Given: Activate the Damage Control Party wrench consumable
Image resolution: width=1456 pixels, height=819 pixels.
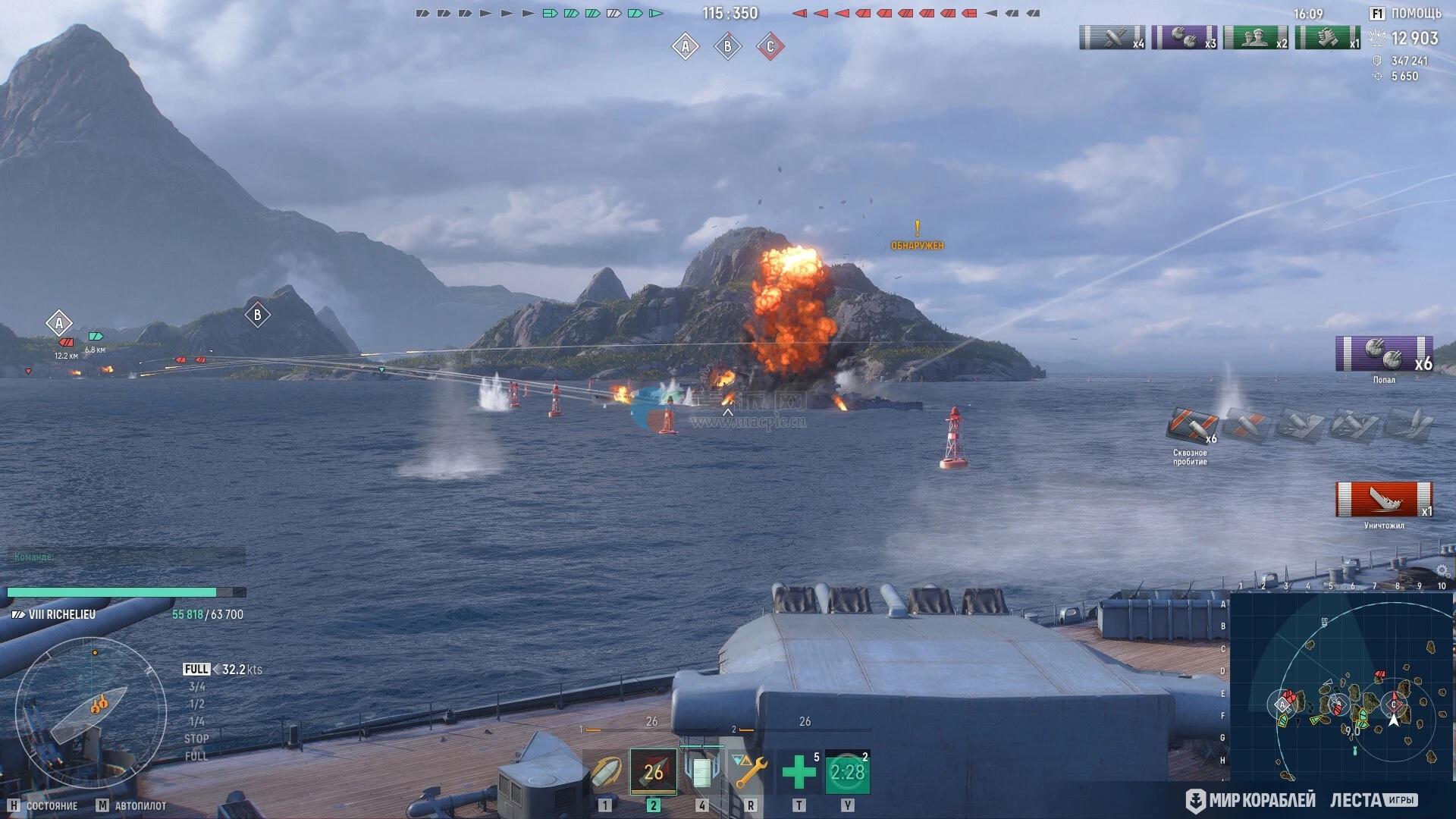Looking at the screenshot, I should click(750, 773).
